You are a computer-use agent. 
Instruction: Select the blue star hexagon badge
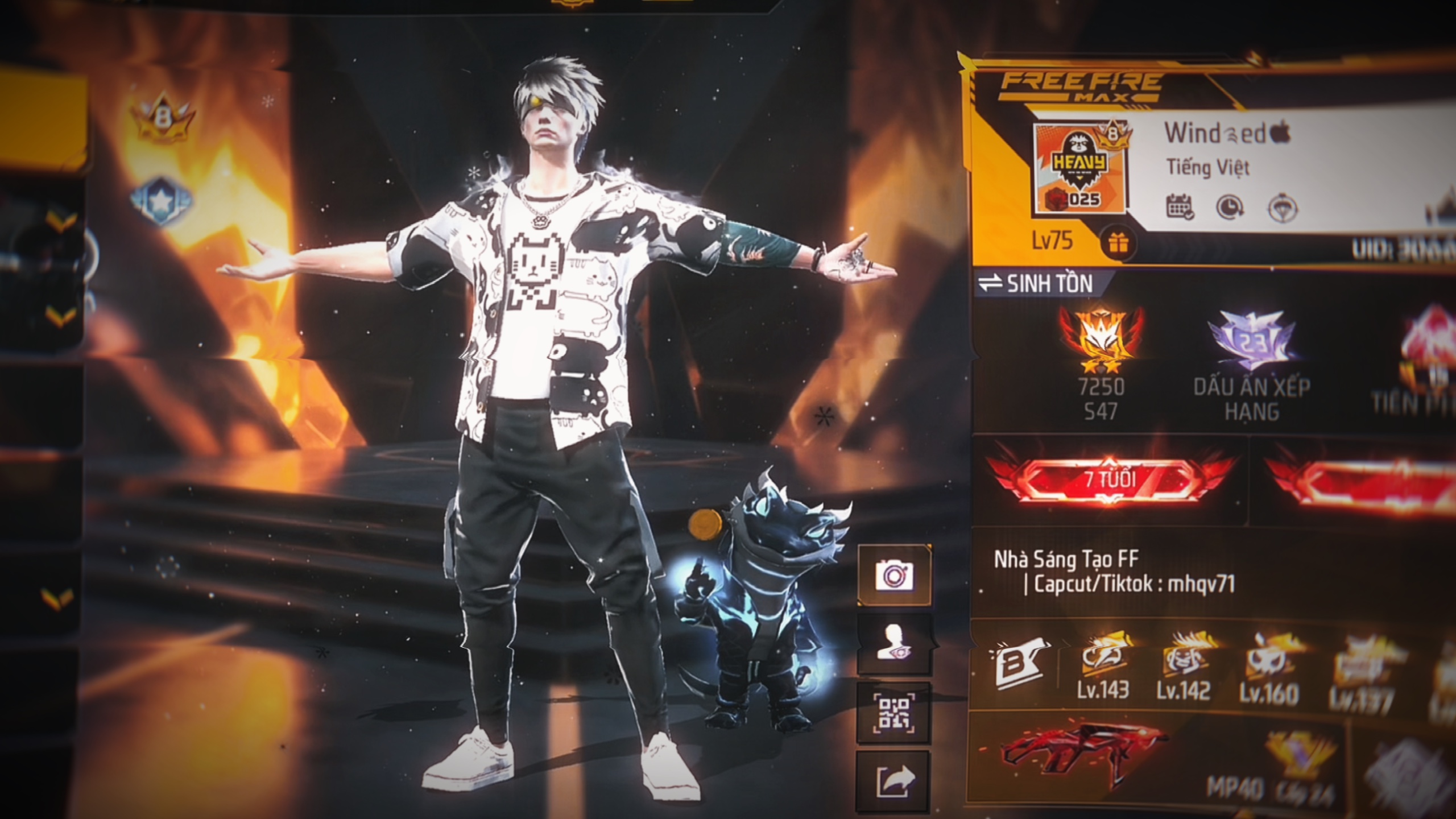[162, 201]
